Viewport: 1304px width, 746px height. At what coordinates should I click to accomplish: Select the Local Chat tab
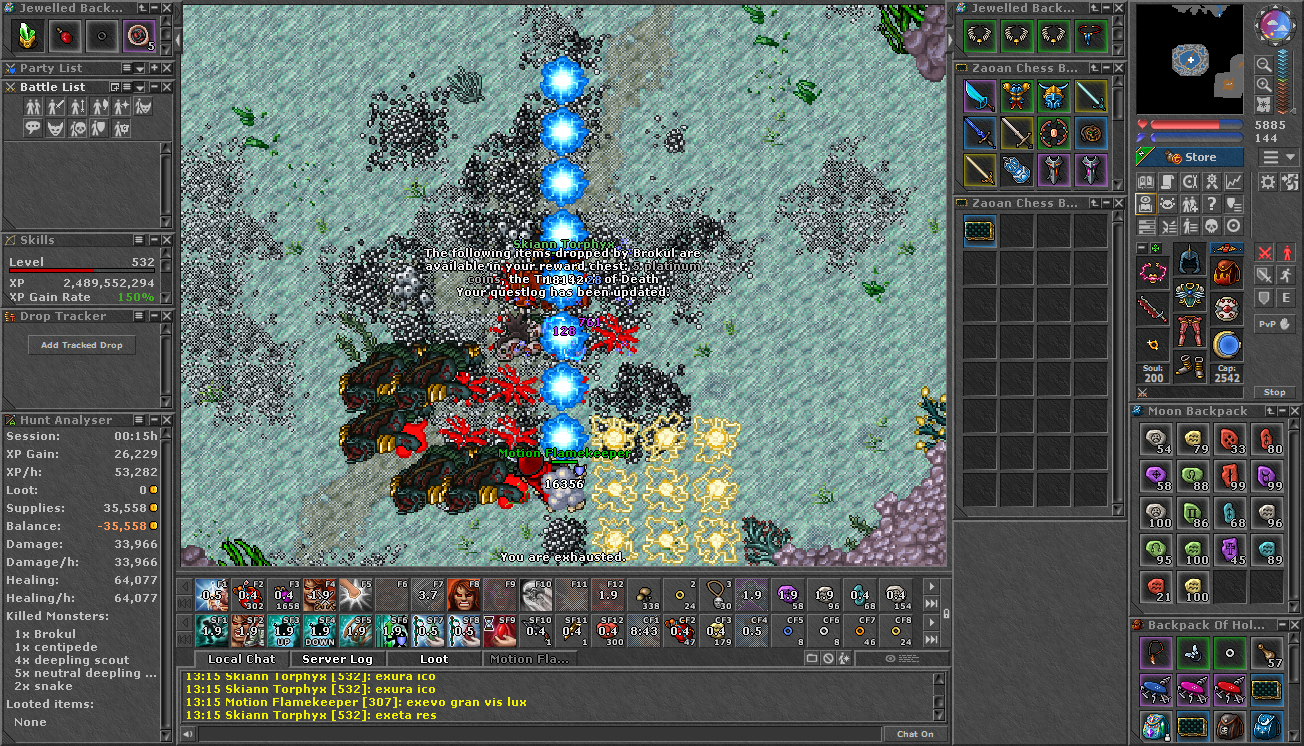tap(241, 659)
